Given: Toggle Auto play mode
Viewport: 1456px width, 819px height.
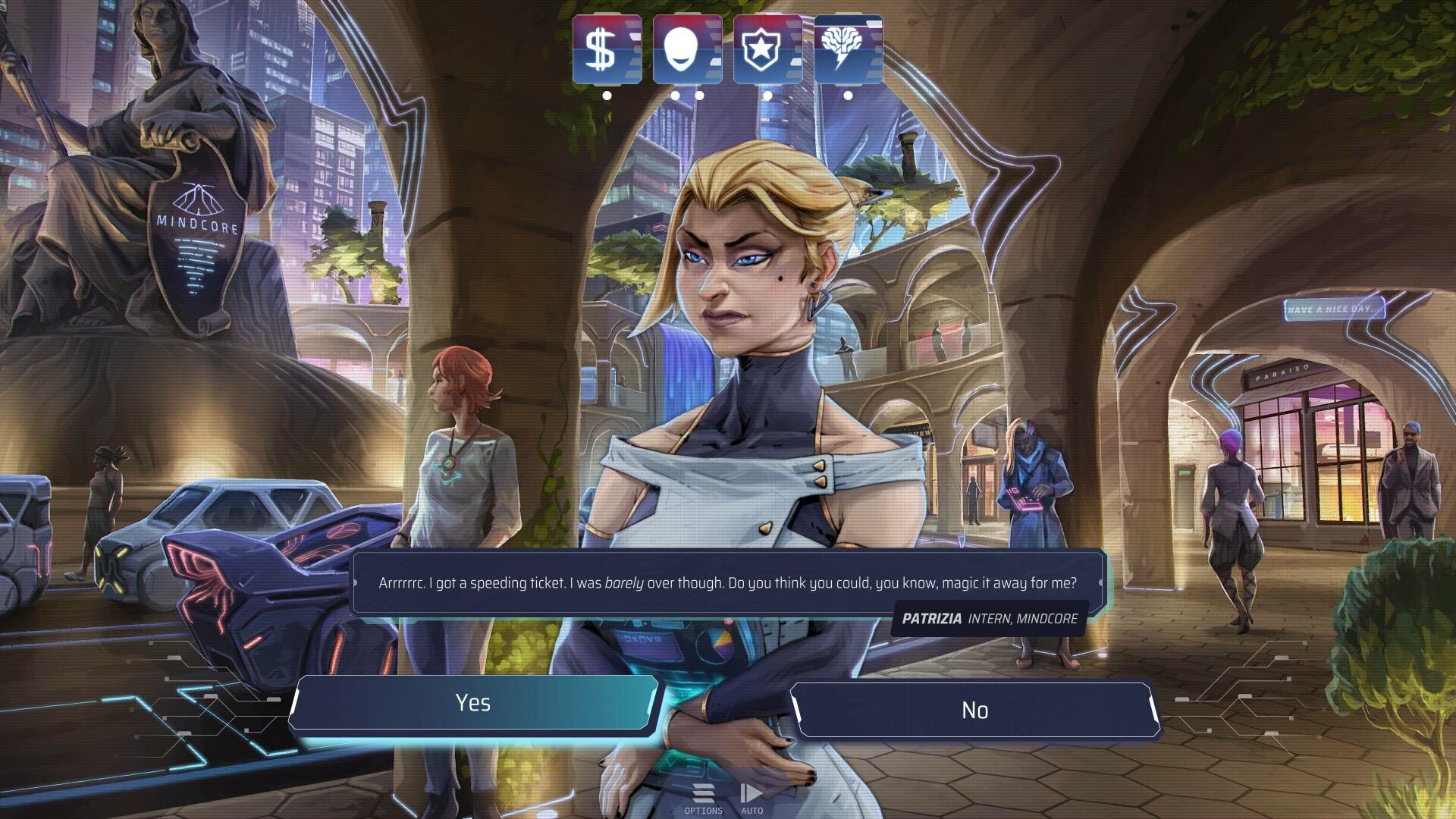Looking at the screenshot, I should coord(752,798).
